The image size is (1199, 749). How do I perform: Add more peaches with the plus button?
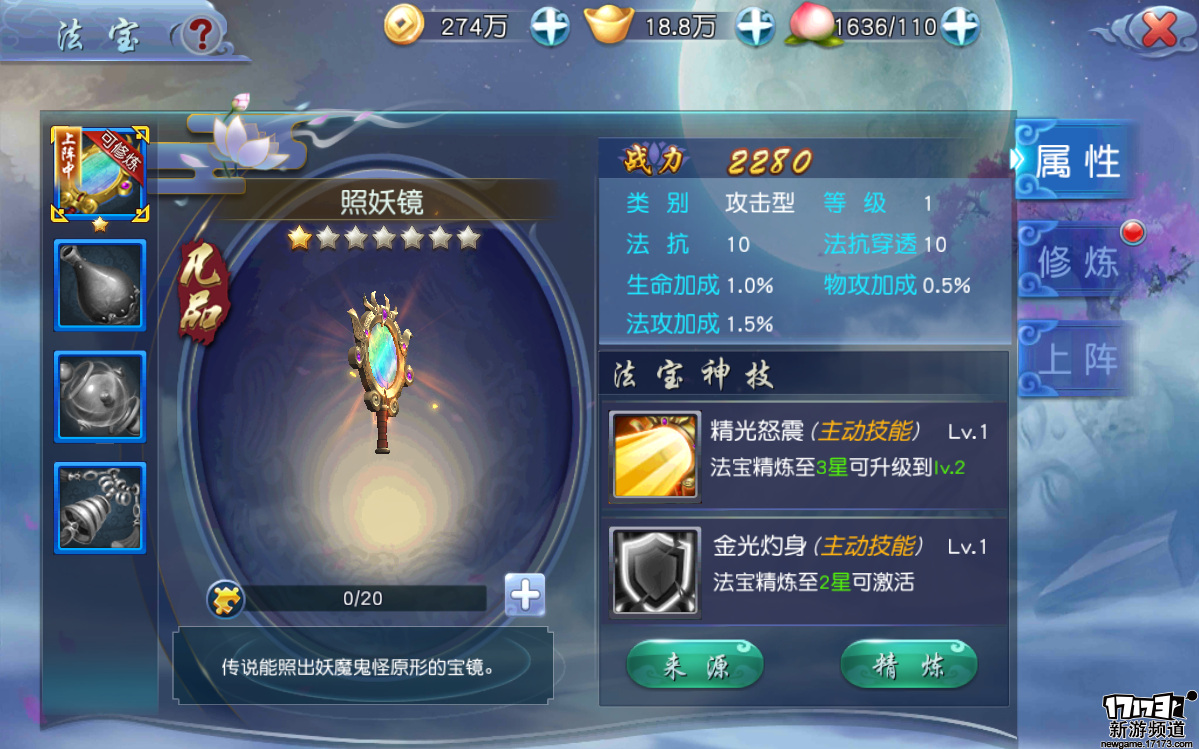959,27
